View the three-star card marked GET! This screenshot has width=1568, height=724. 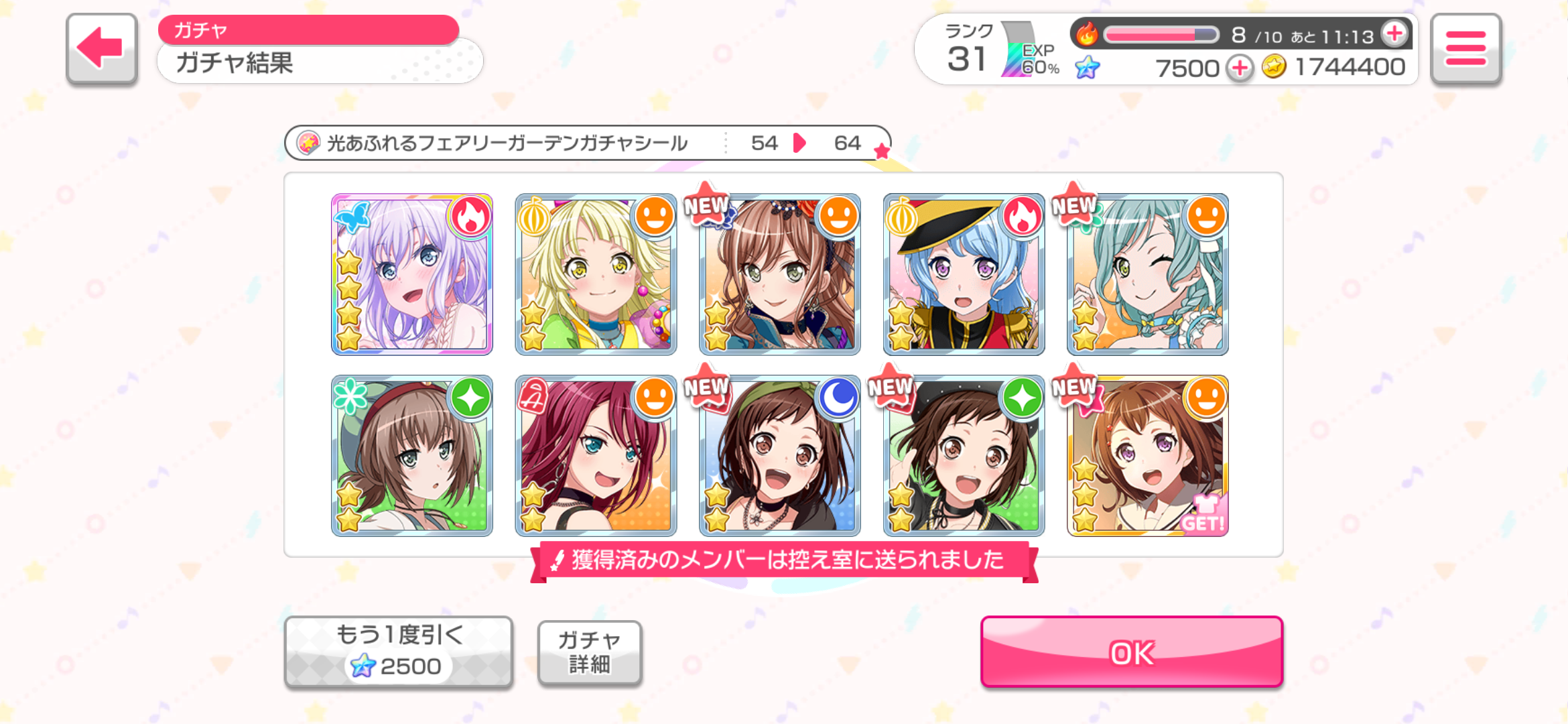[1147, 456]
